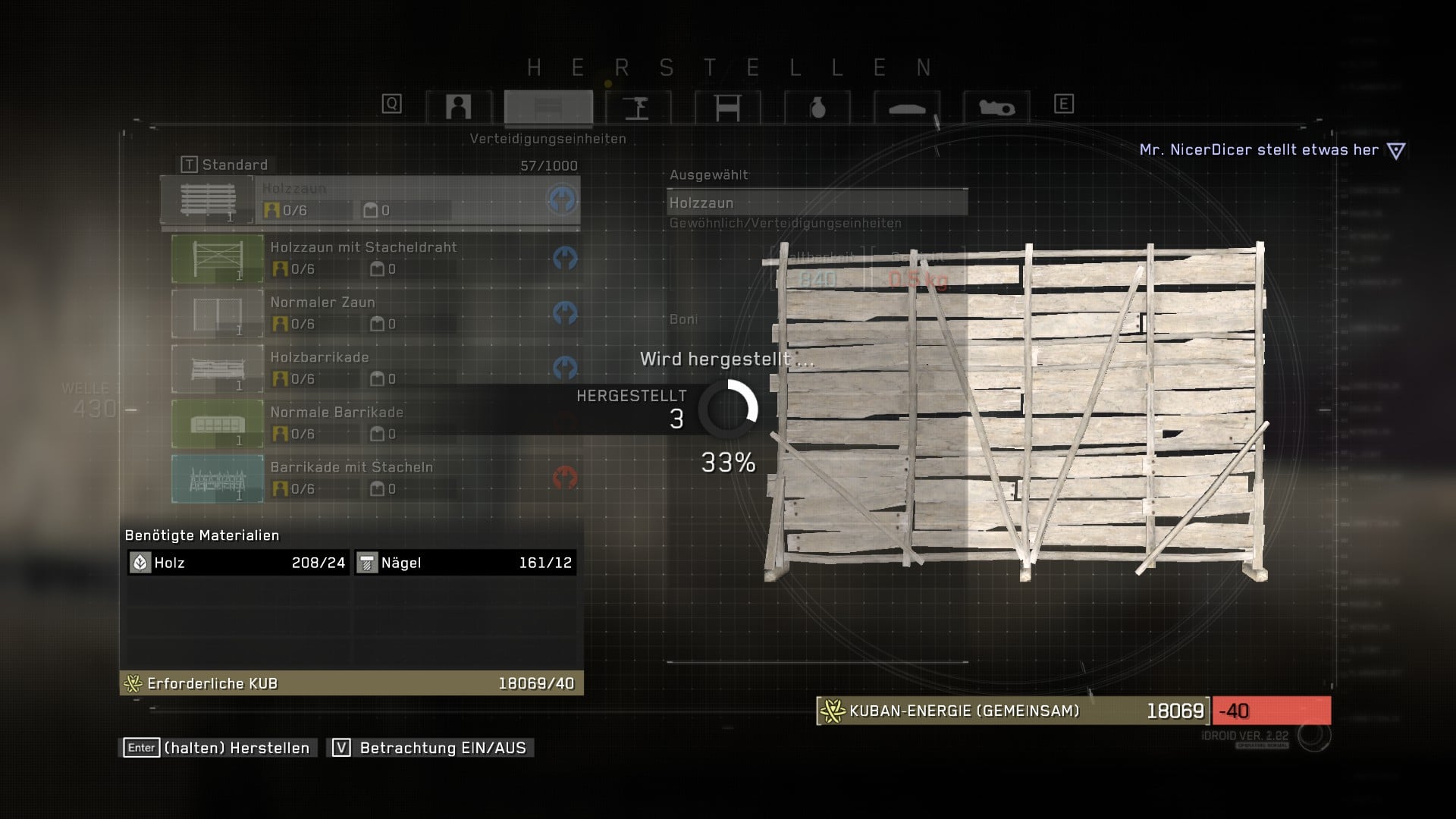Select Holzzaun in the crafting list
This screenshot has height=819, width=1456.
[x=370, y=200]
